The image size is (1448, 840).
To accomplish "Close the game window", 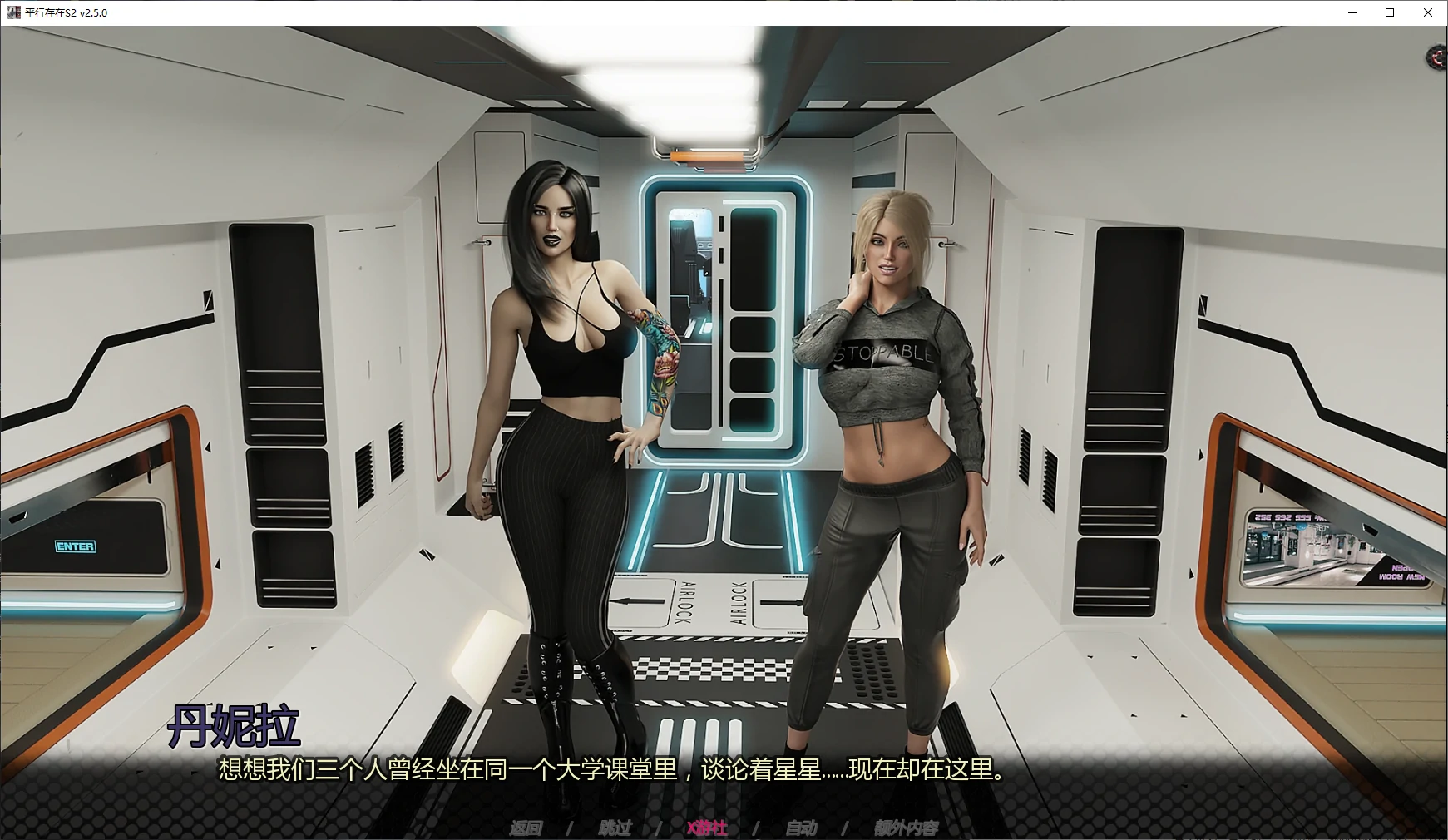I will point(1428,12).
